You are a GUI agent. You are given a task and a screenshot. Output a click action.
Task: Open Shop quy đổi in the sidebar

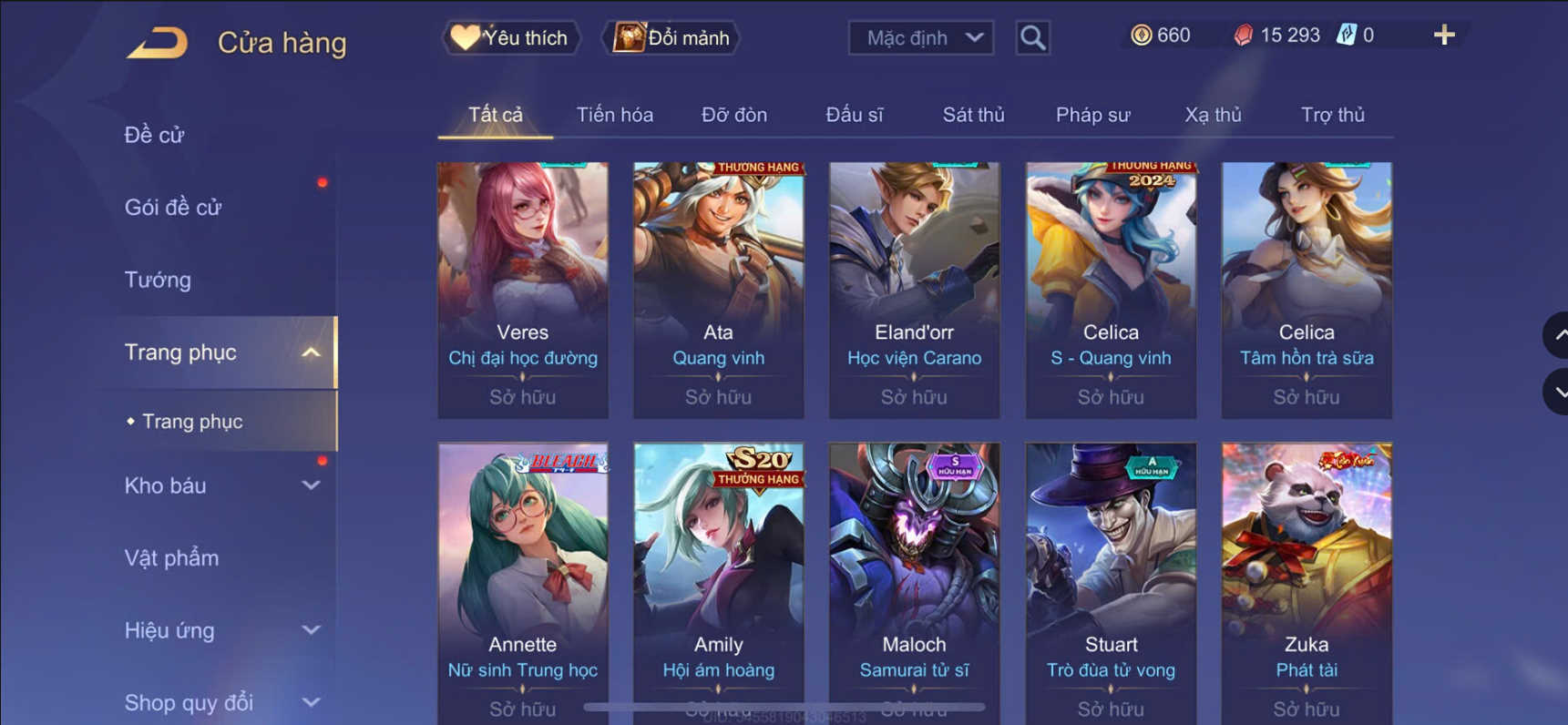(x=187, y=701)
